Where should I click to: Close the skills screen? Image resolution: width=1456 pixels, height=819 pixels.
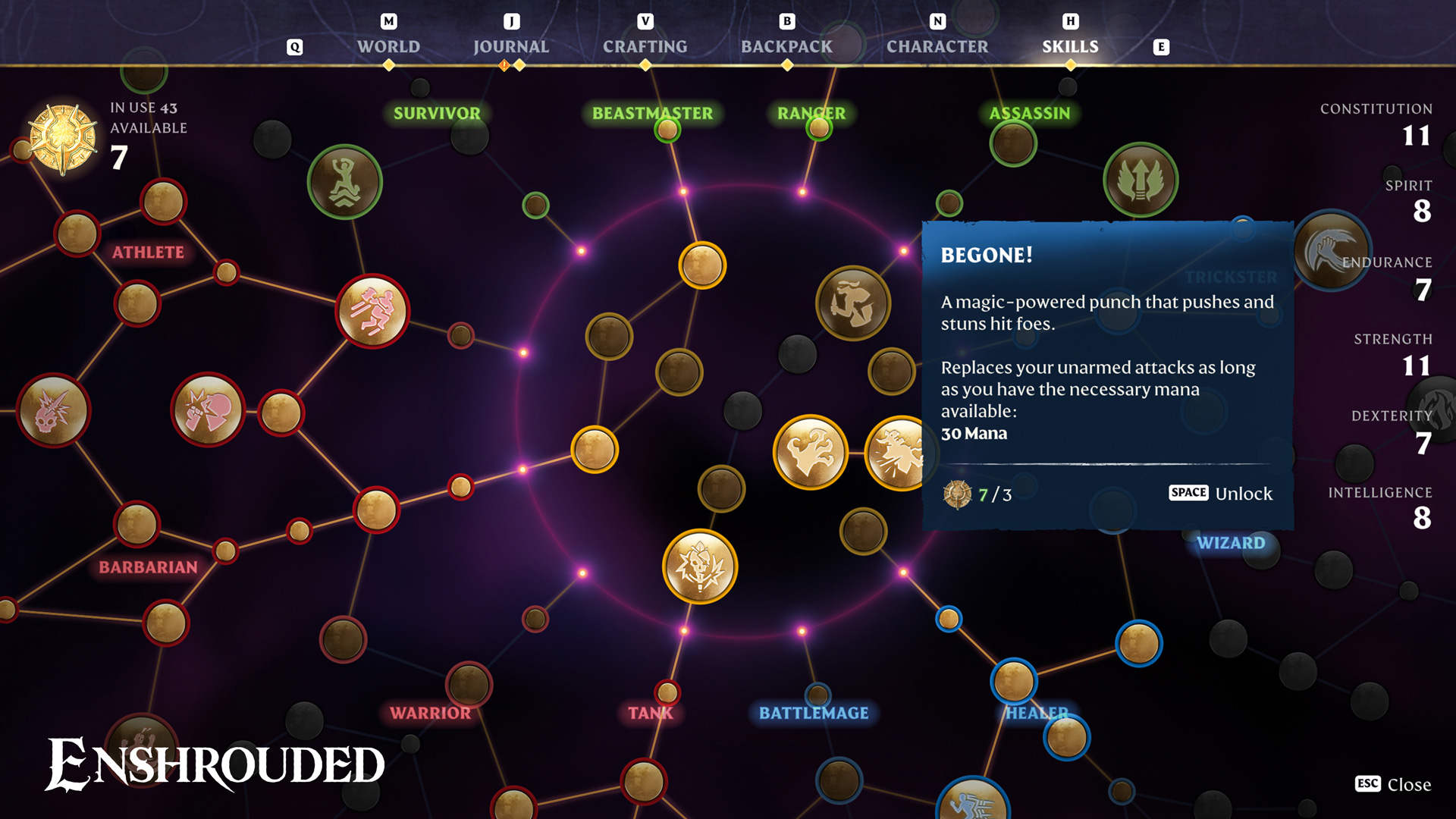(1393, 784)
